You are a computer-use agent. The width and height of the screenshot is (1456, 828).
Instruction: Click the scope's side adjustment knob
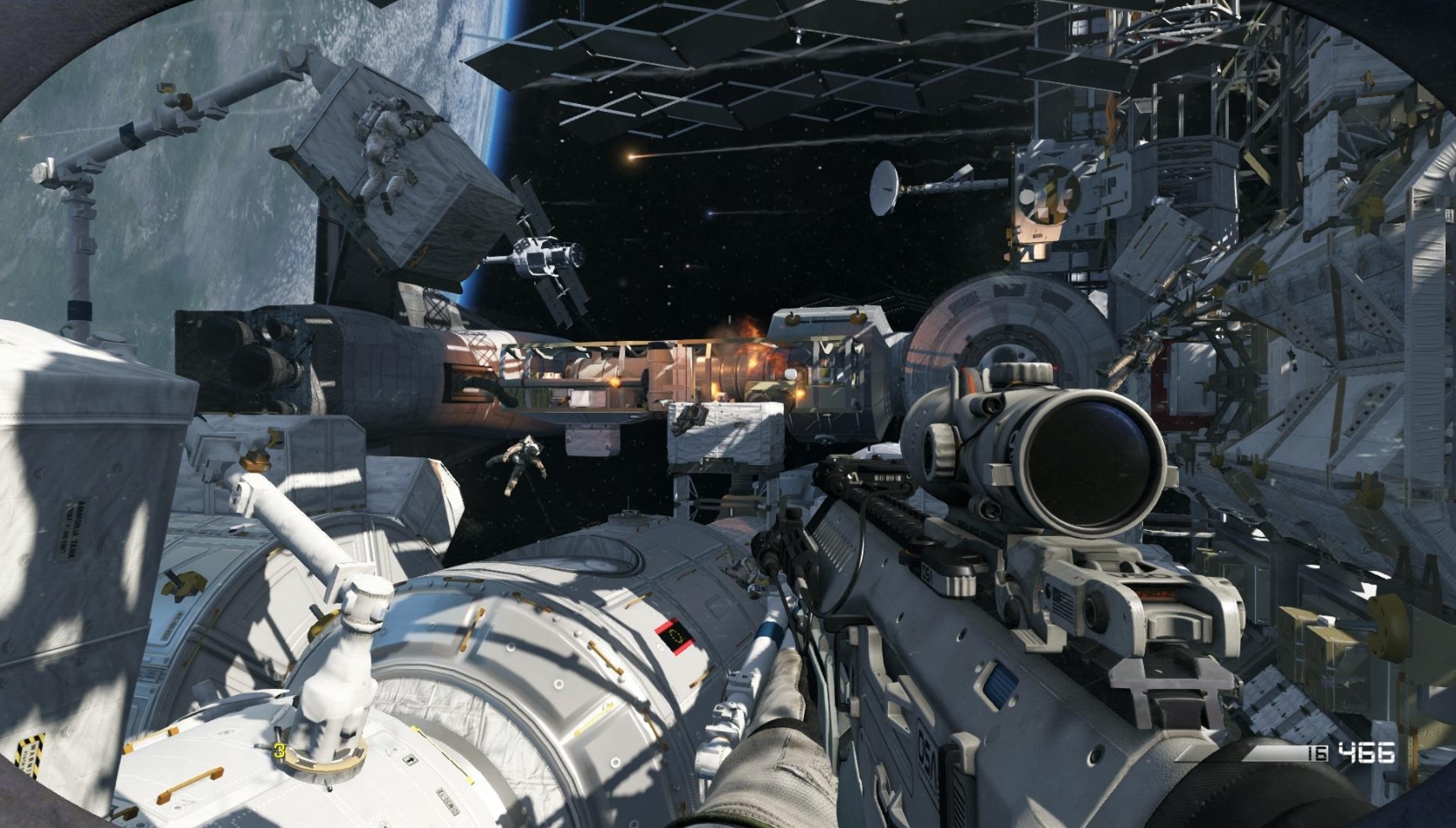[x=944, y=451]
